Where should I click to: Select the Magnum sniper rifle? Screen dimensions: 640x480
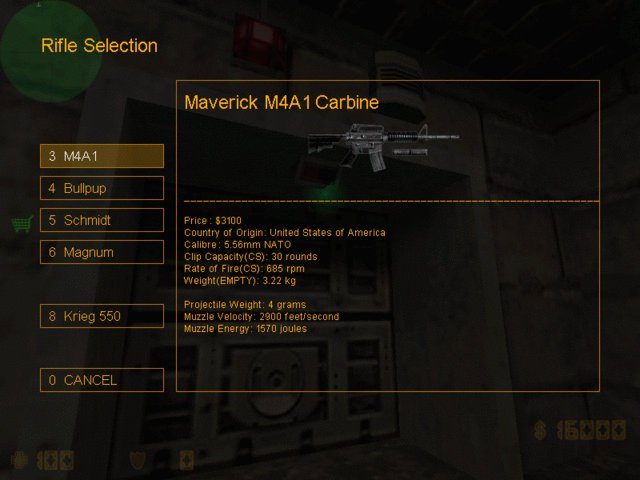[x=101, y=252]
